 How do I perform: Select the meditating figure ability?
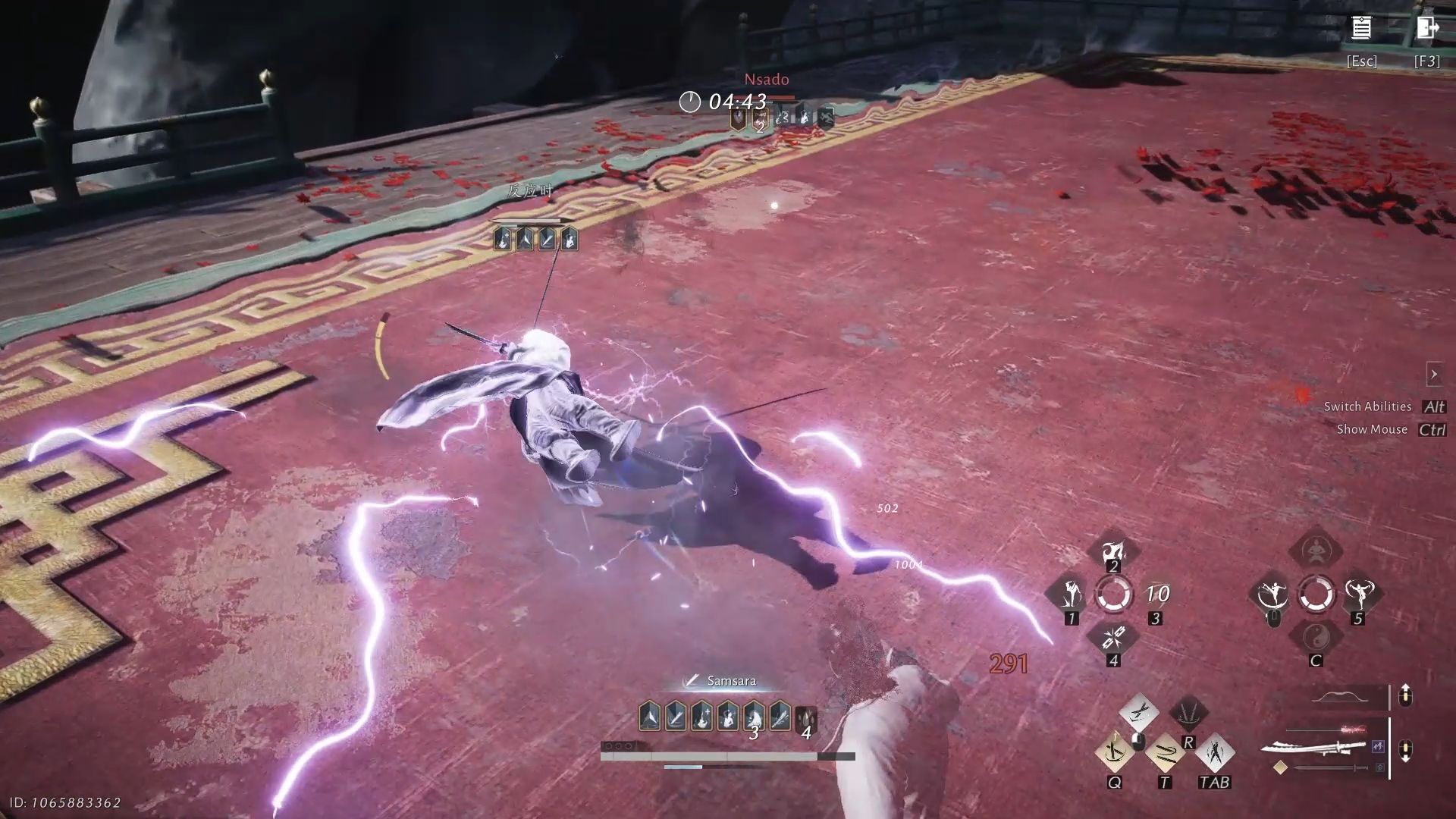1316,550
